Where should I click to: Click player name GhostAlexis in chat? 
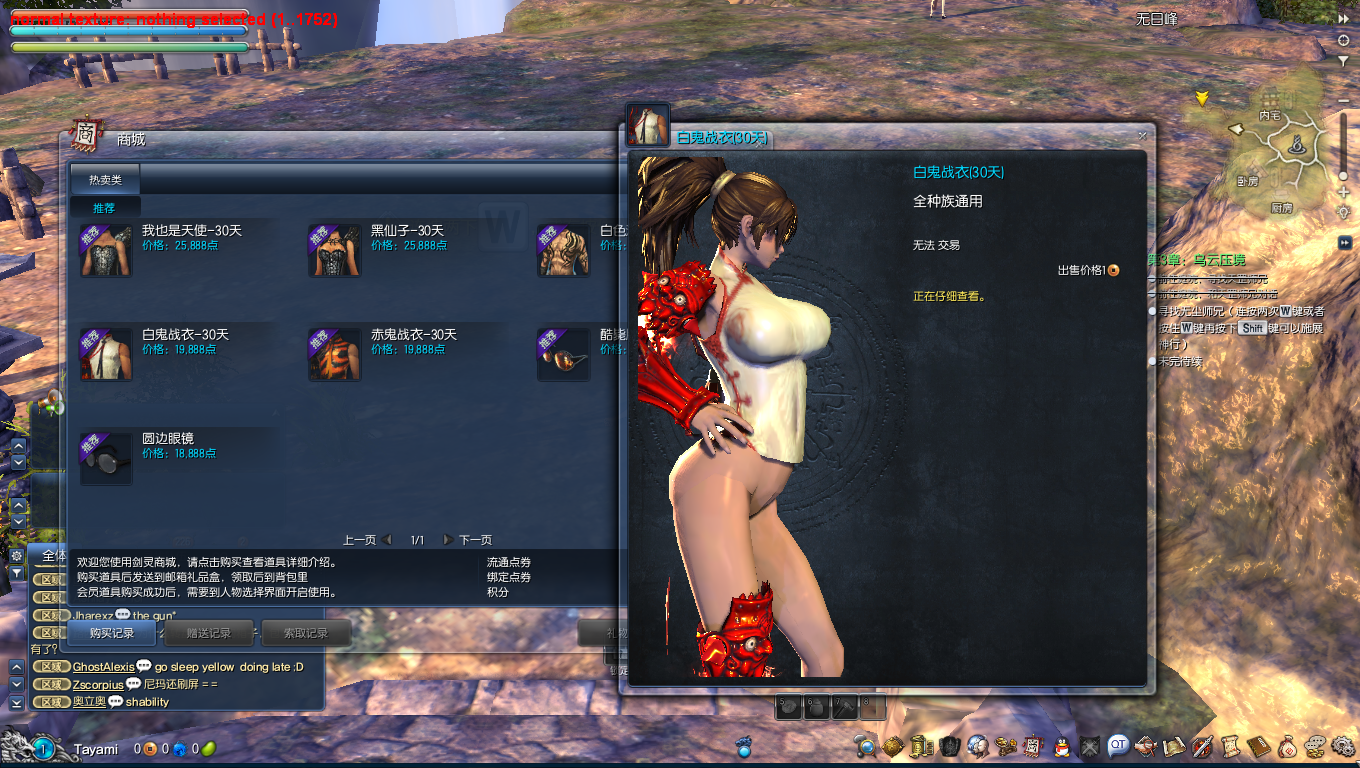tap(103, 667)
